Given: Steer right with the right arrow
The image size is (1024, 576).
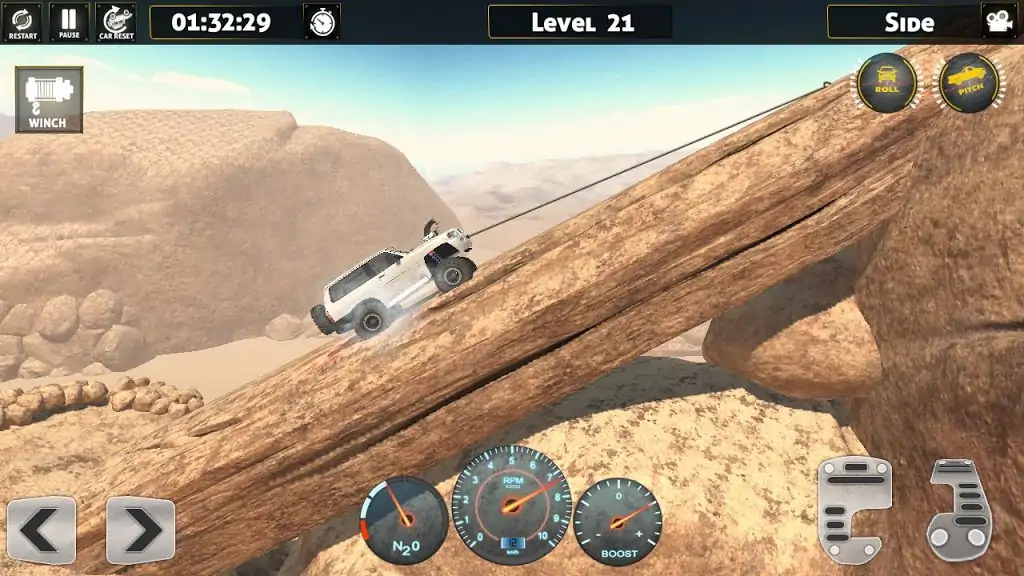Looking at the screenshot, I should tap(140, 529).
